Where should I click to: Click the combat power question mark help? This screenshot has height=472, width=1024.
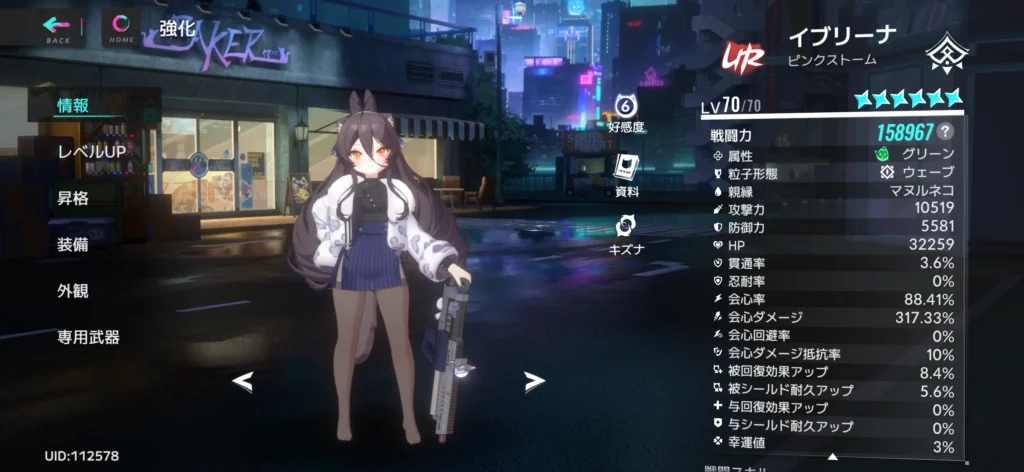(945, 132)
